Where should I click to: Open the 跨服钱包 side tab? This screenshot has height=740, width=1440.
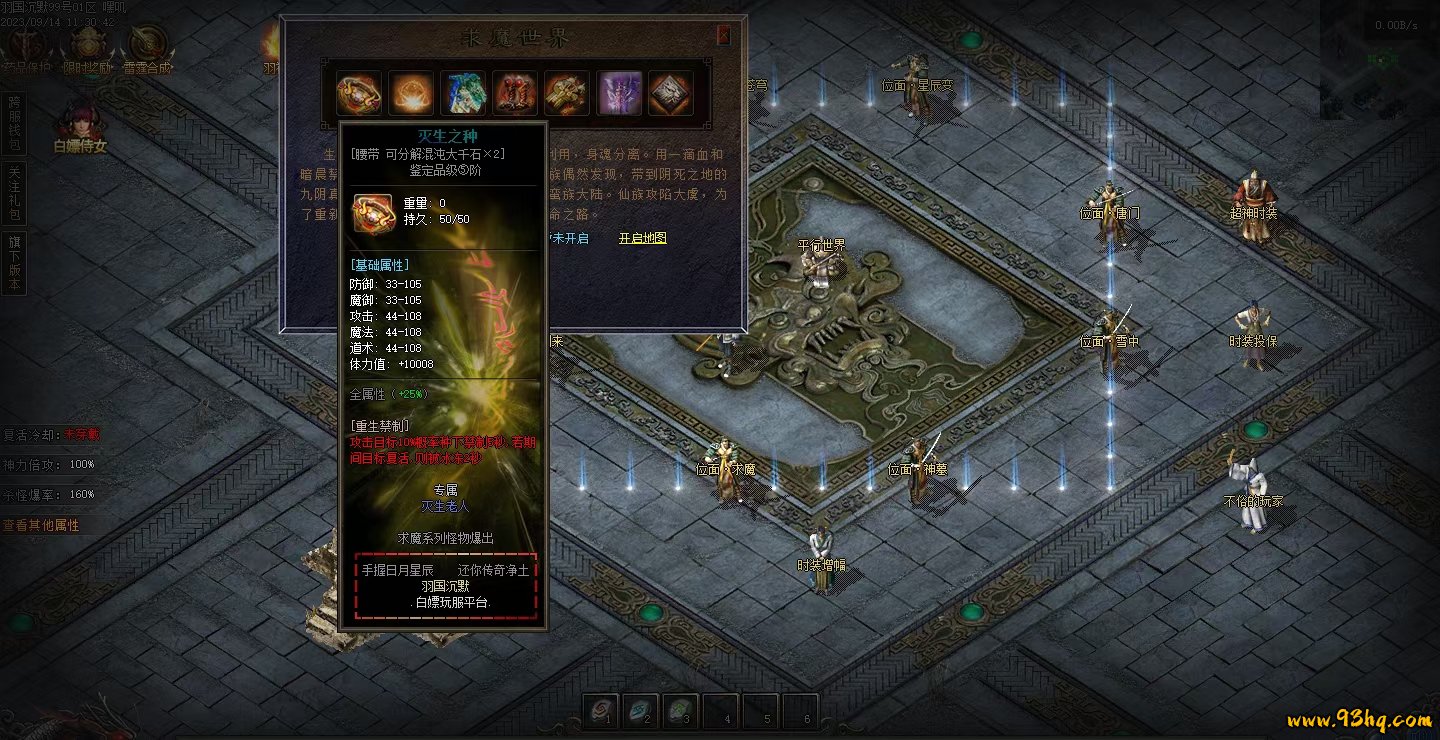(x=14, y=124)
